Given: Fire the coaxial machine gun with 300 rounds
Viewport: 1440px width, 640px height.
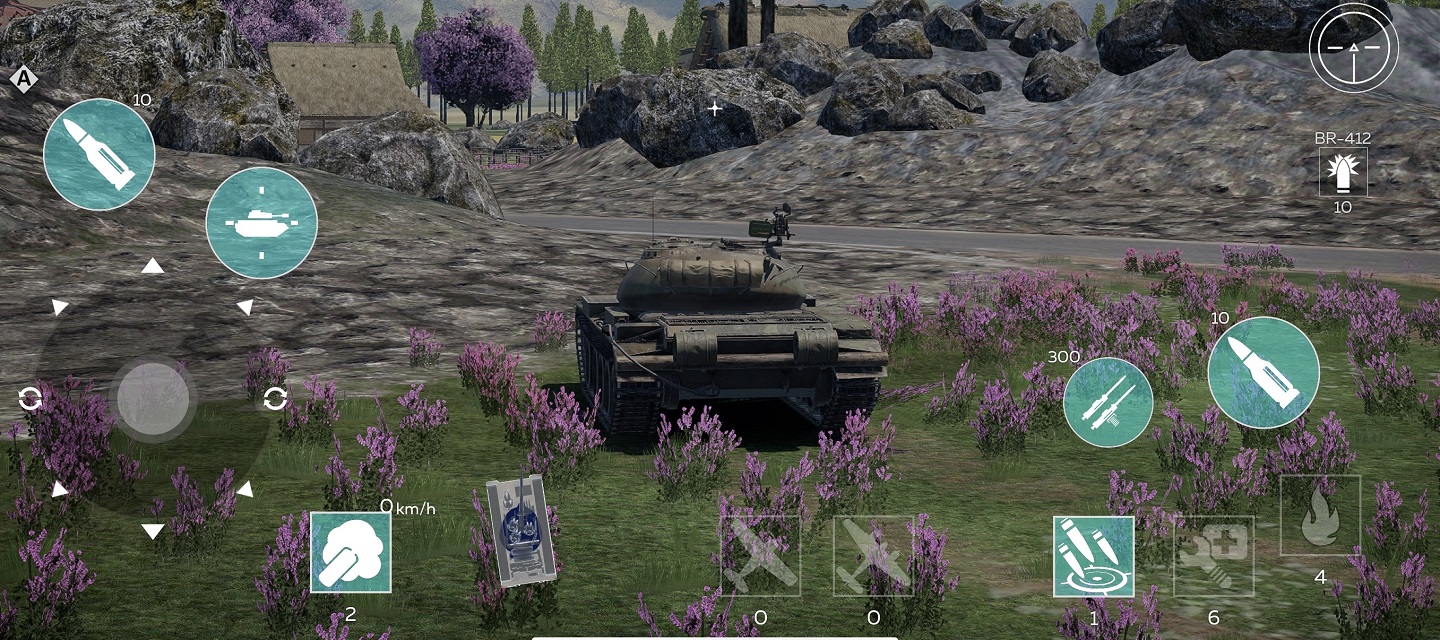Looking at the screenshot, I should [1108, 401].
